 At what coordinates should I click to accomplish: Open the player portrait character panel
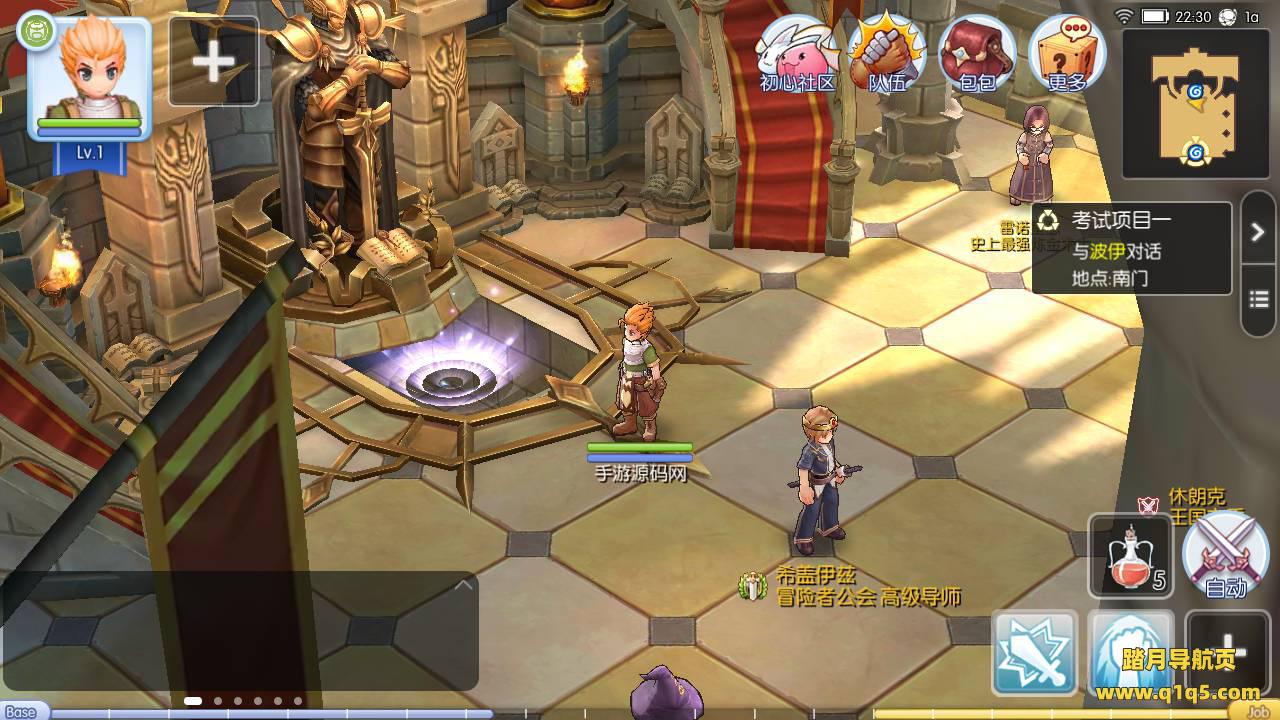pyautogui.click(x=89, y=80)
